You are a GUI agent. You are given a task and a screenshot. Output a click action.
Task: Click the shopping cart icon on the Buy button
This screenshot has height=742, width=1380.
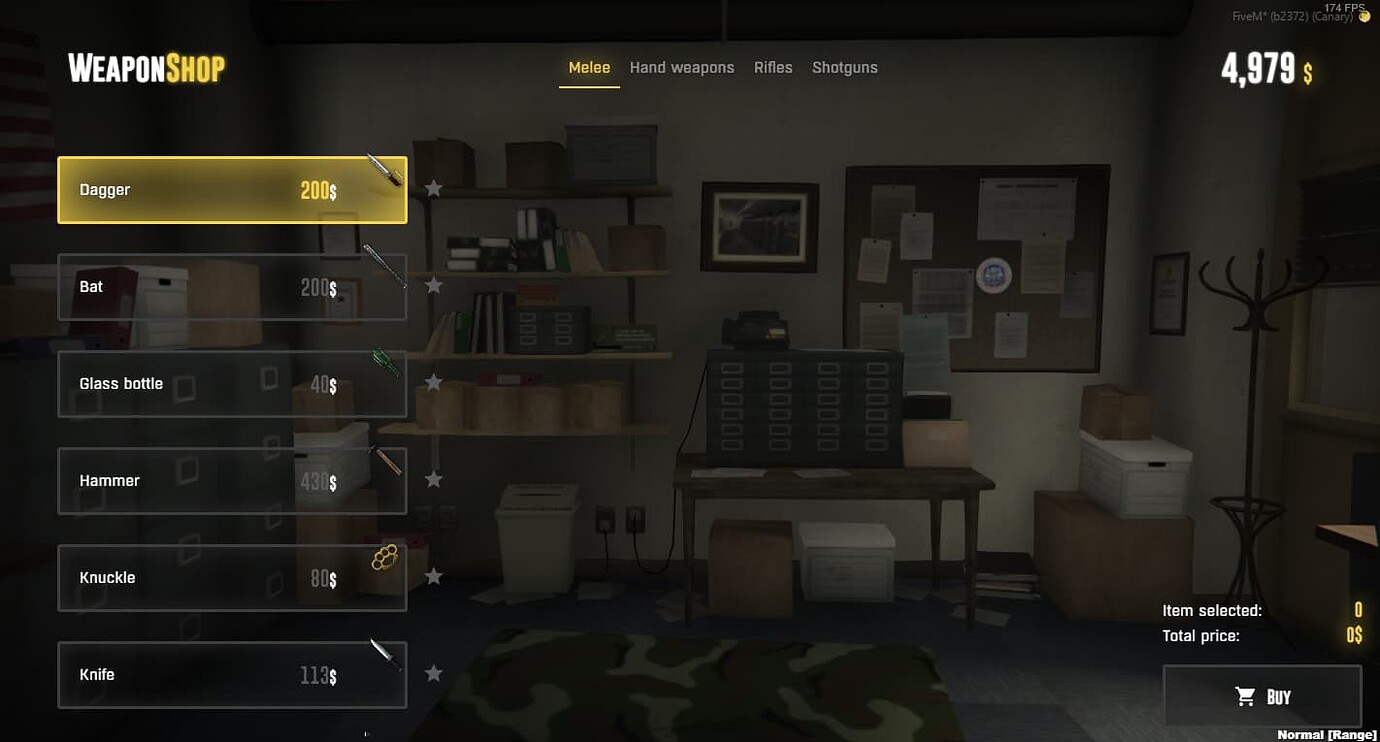tap(1245, 696)
